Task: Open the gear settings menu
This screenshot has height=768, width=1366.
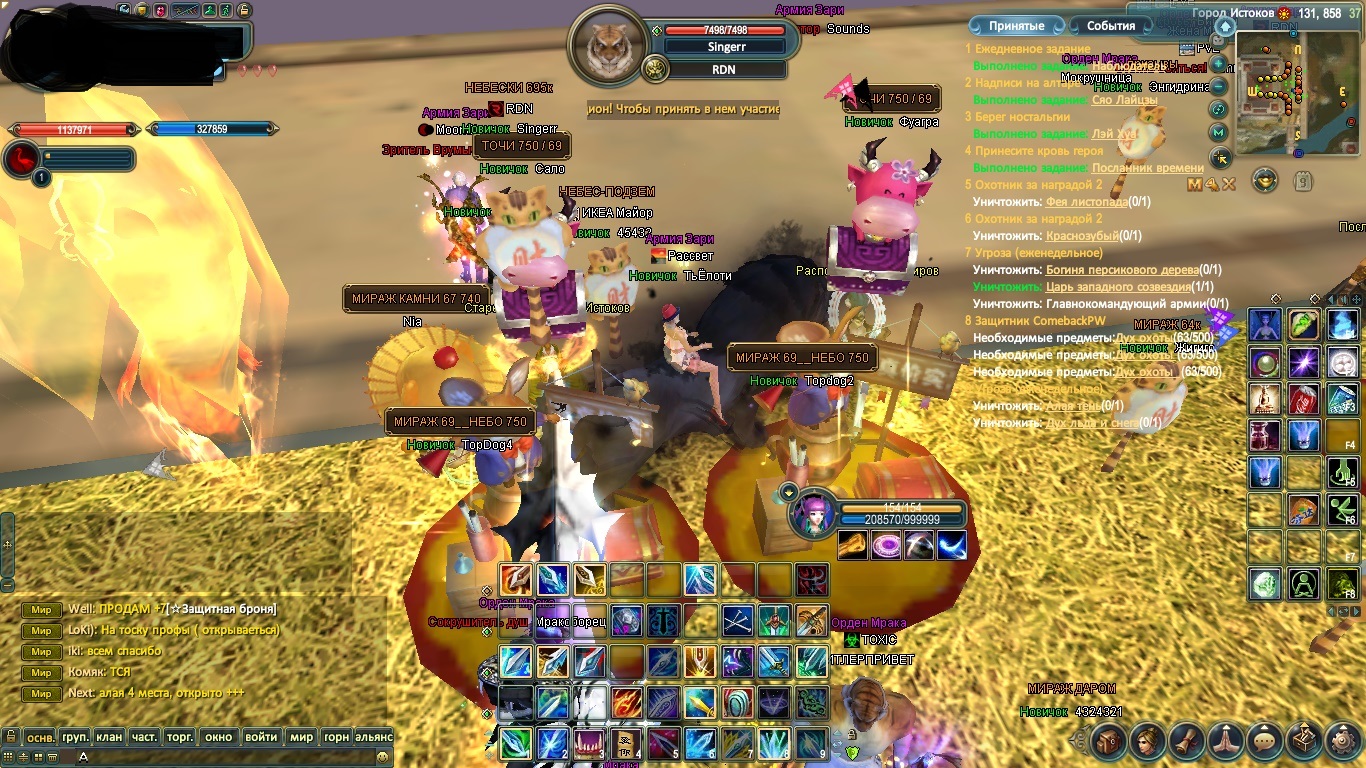Action: (x=1343, y=741)
